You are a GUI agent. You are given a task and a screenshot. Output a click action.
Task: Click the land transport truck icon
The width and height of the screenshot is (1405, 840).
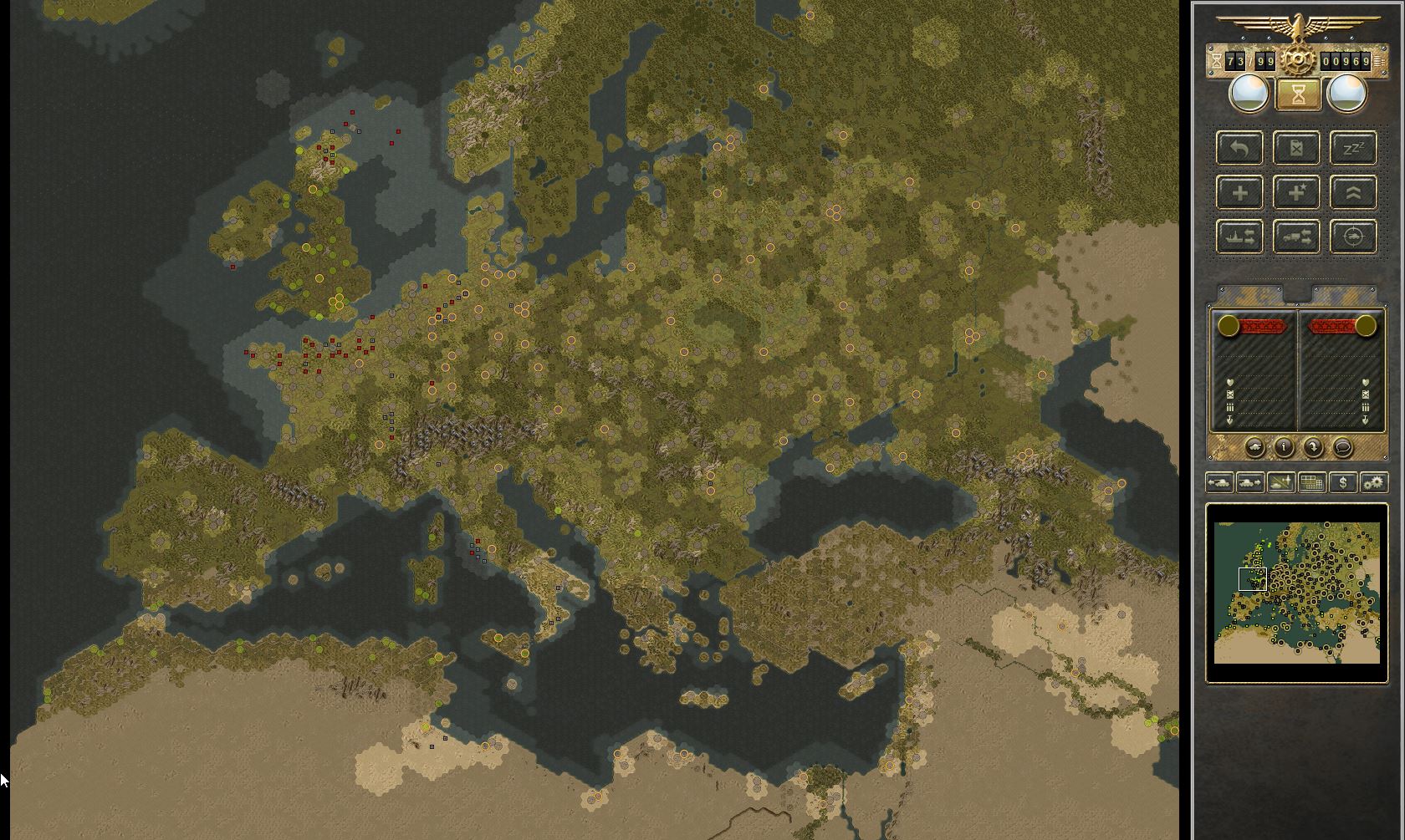click(1296, 237)
